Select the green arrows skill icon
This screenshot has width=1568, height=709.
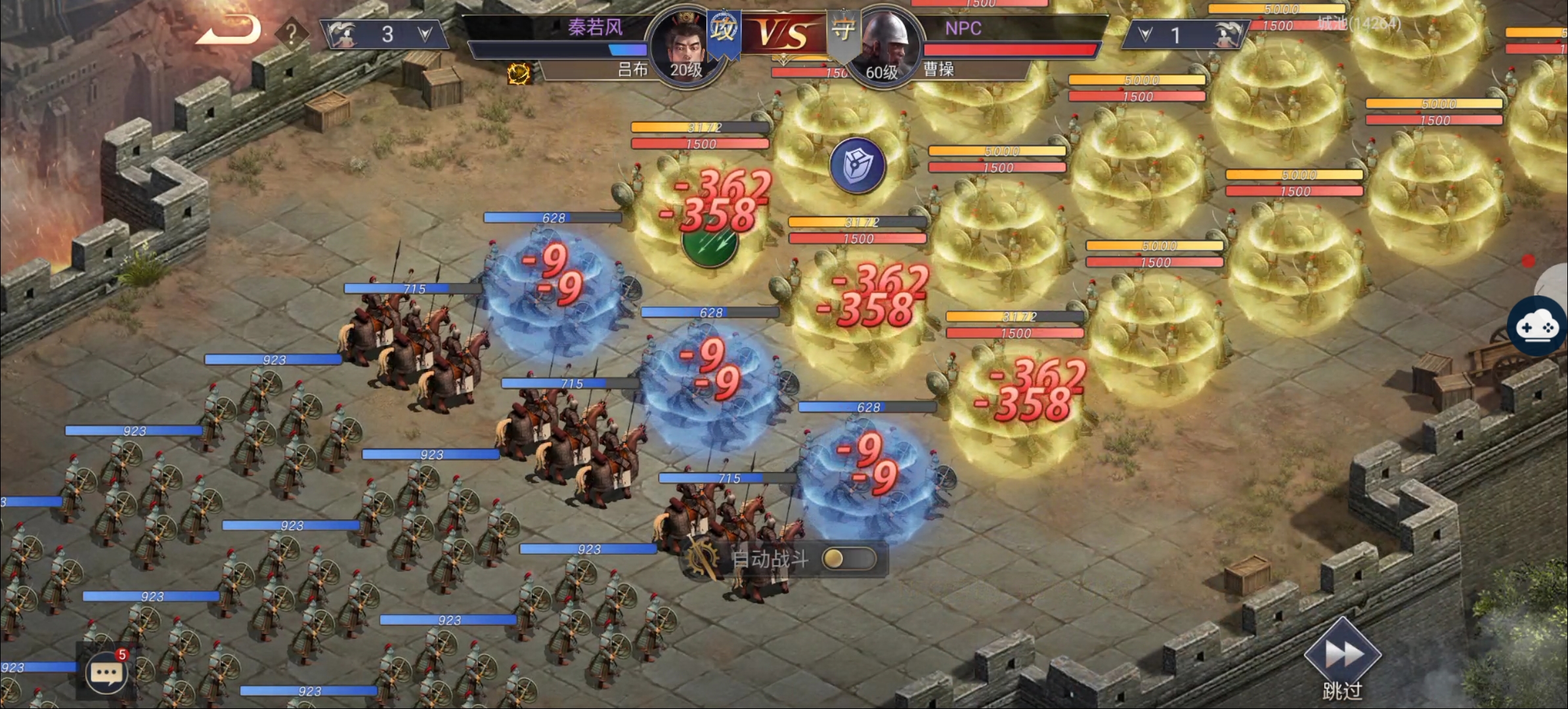[710, 244]
